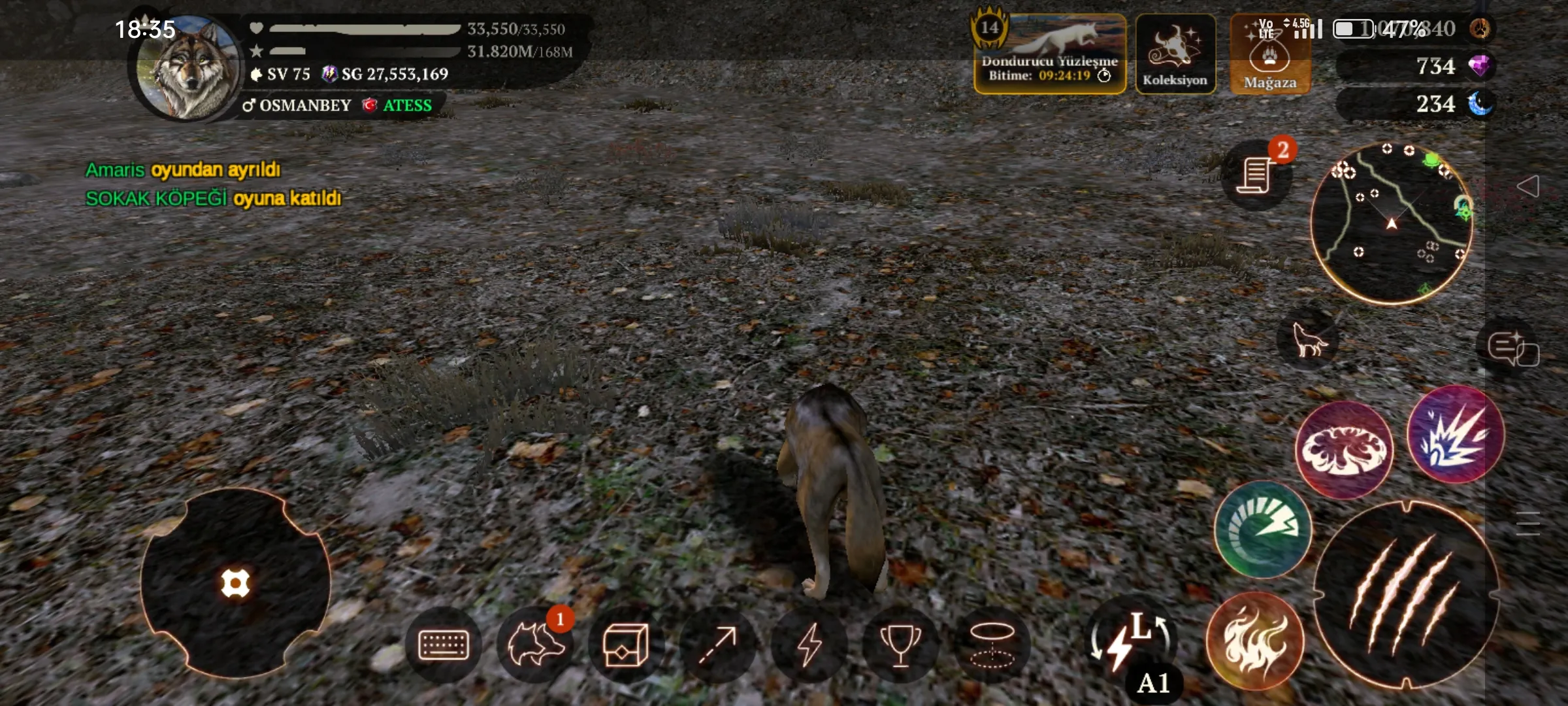Open the circular minimap

click(1392, 223)
